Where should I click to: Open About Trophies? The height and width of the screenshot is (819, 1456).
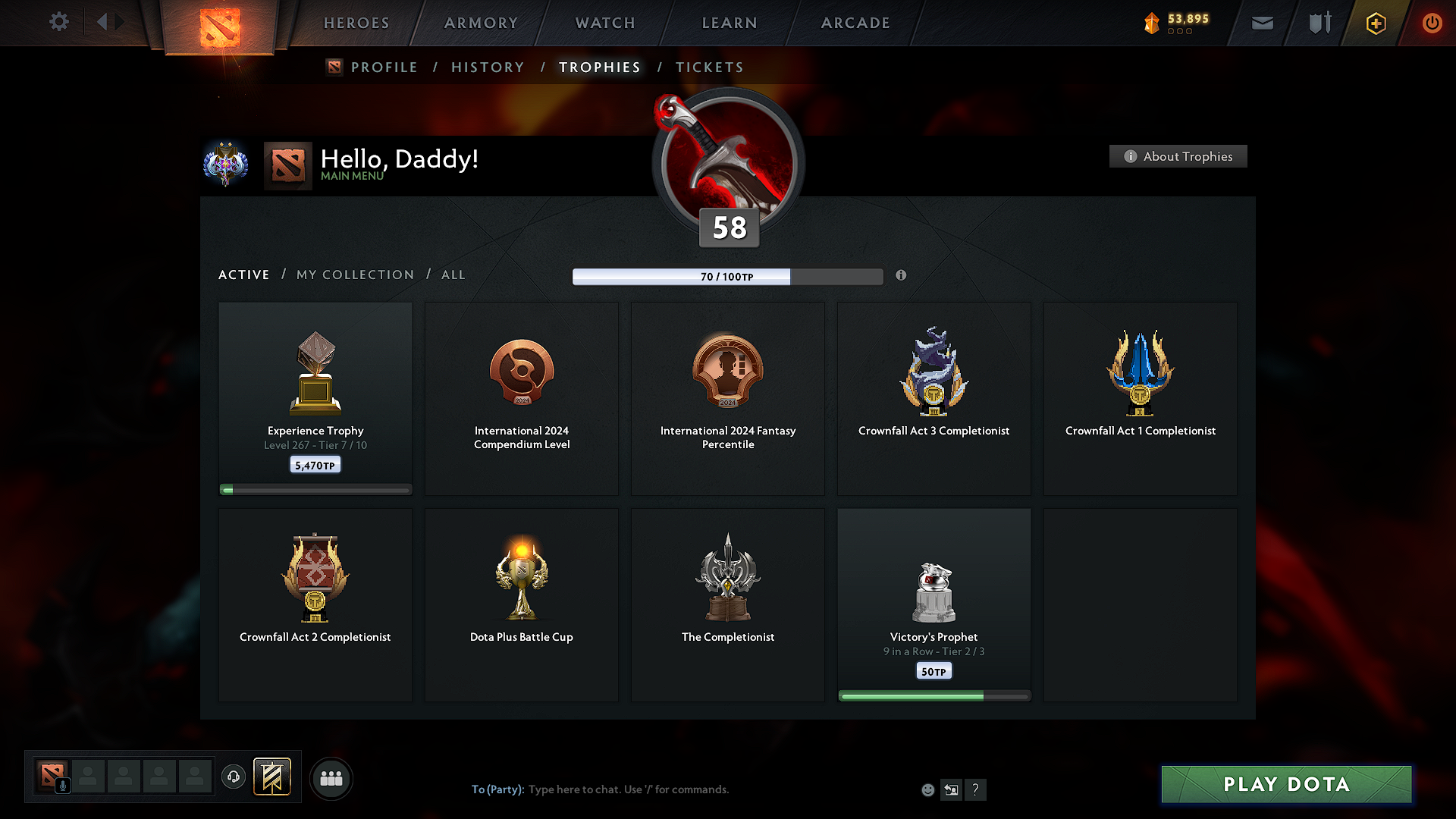1178,156
